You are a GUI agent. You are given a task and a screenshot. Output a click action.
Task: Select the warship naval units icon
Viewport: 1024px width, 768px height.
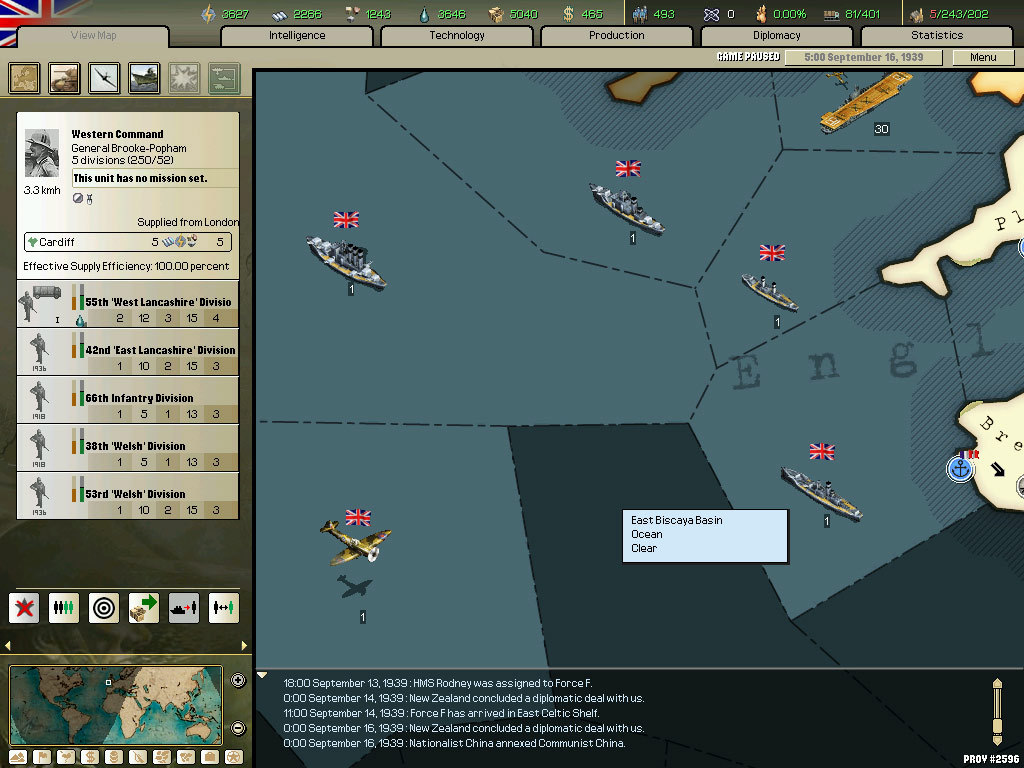[144, 78]
